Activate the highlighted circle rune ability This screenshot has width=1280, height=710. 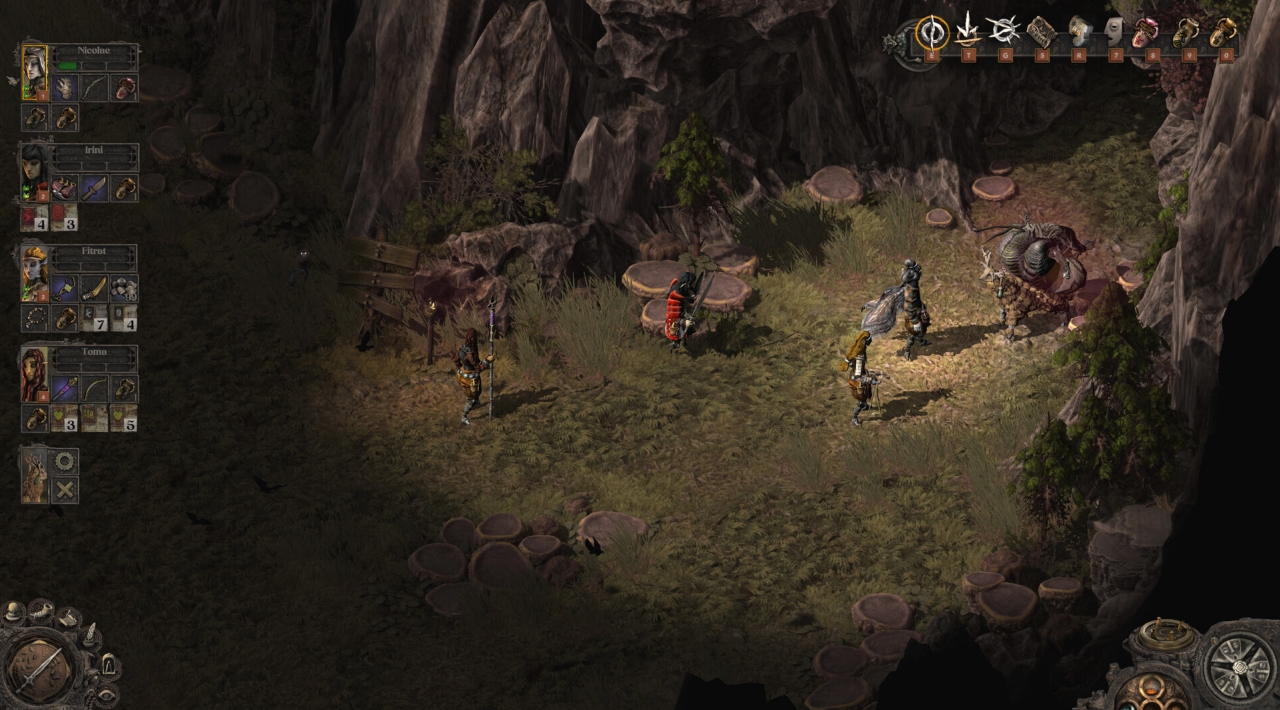pyautogui.click(x=932, y=32)
